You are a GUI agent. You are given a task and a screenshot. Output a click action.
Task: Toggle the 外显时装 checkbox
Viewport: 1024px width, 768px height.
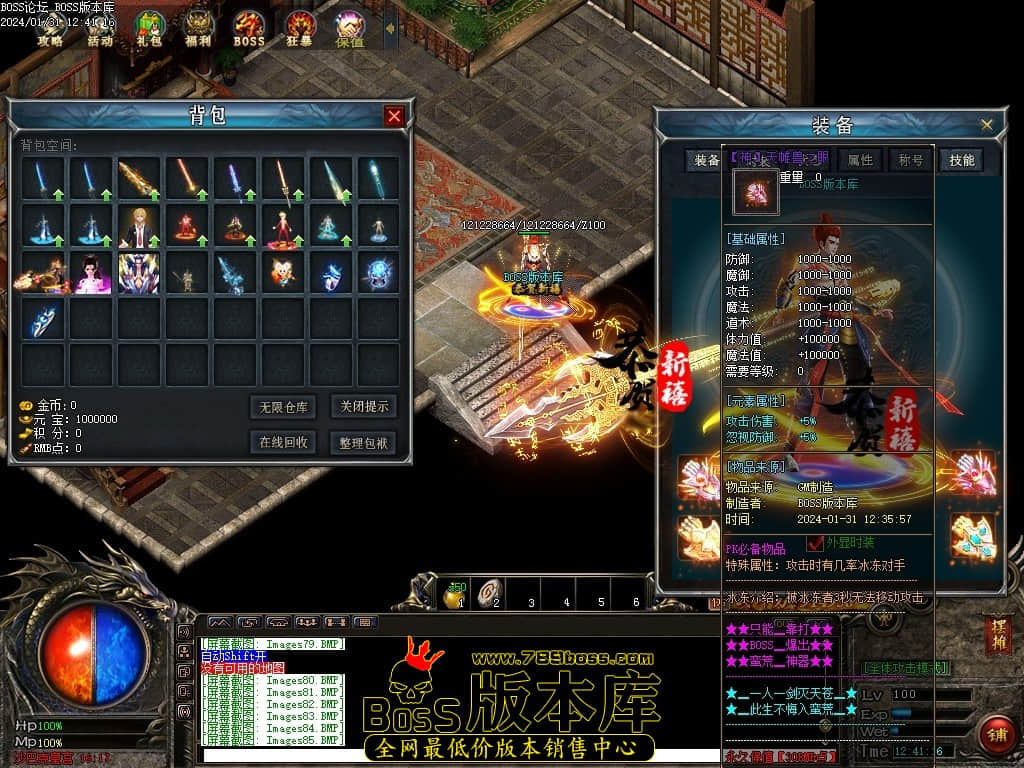point(814,543)
